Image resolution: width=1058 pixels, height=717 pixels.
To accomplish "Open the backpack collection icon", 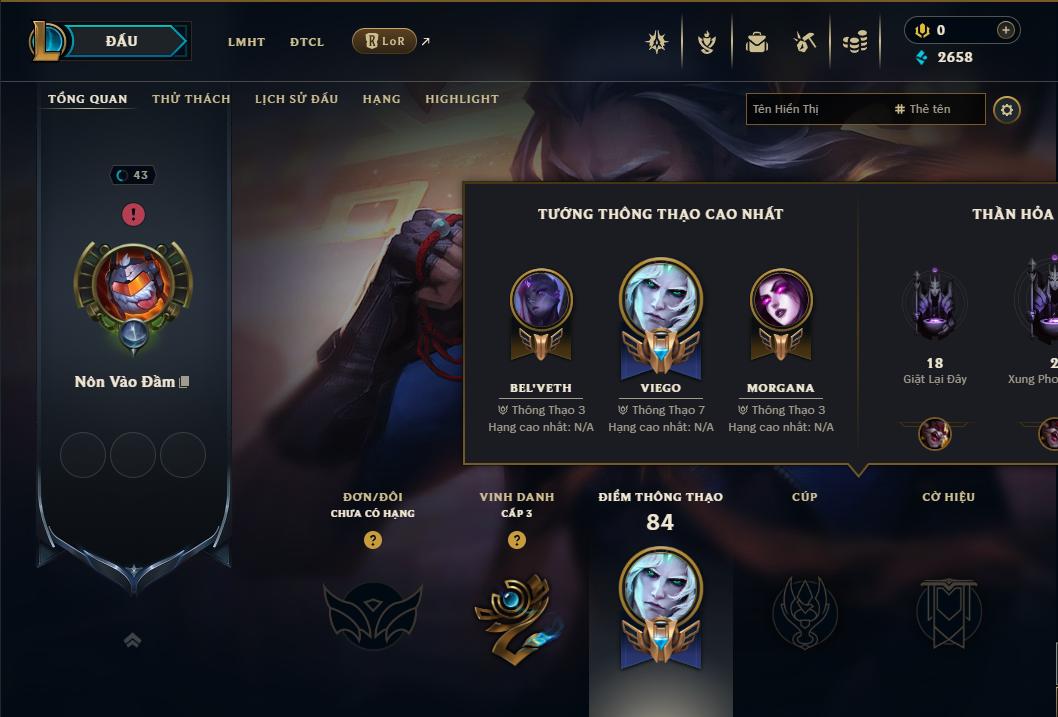I will pyautogui.click(x=757, y=42).
